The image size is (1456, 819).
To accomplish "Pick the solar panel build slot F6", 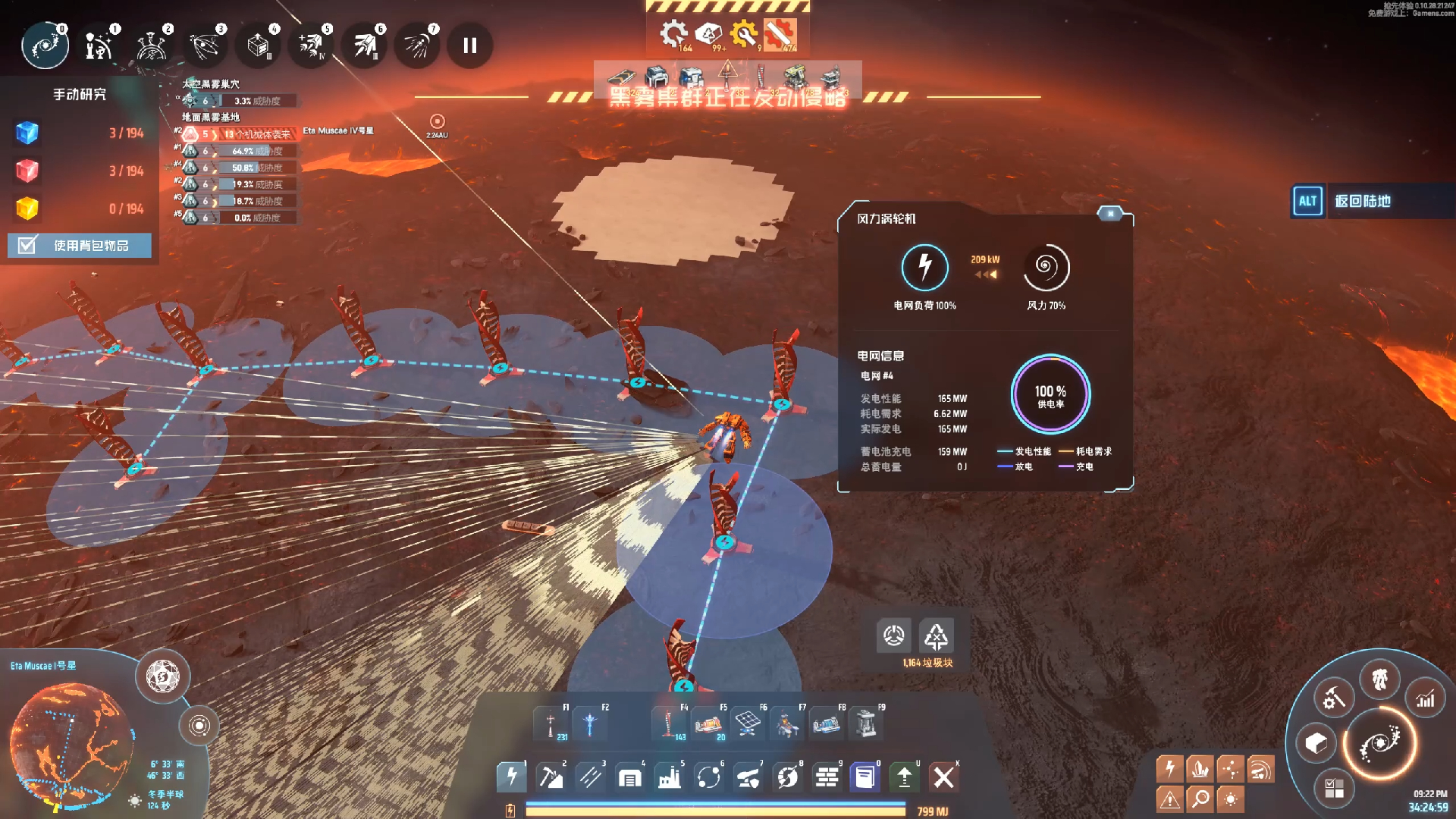I will click(748, 723).
